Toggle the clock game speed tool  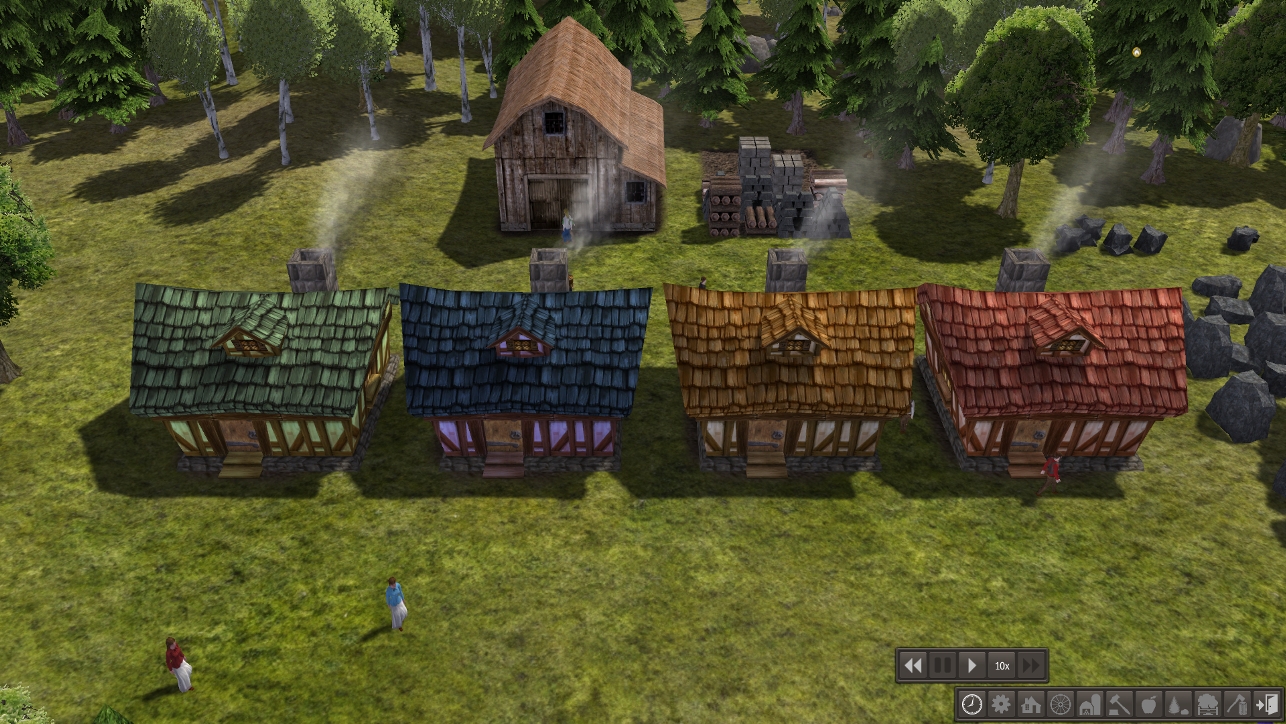[971, 704]
